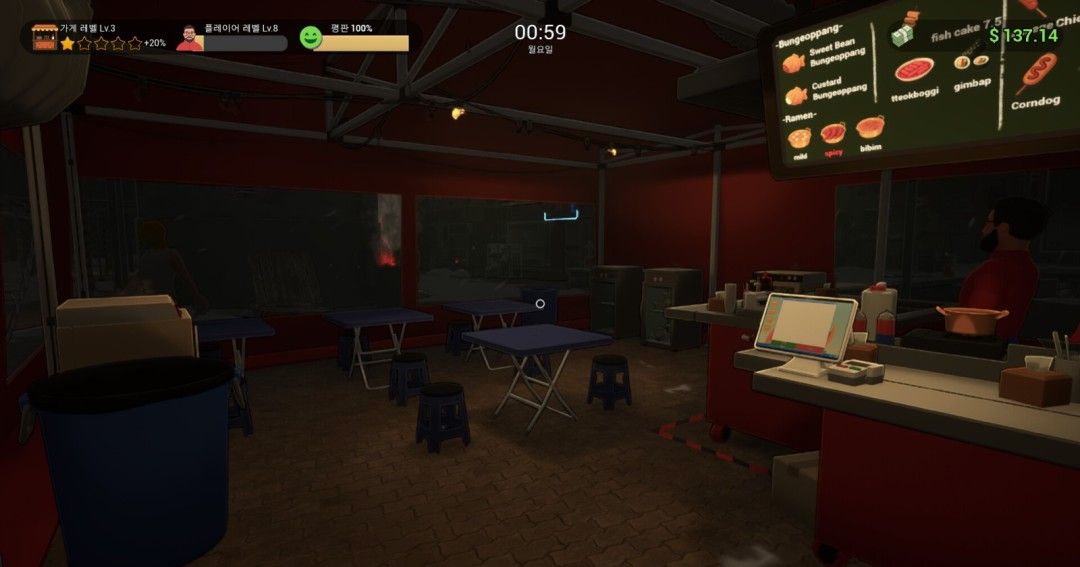Click the shop stall level icon
Viewport: 1080px width, 567px height.
(44, 36)
